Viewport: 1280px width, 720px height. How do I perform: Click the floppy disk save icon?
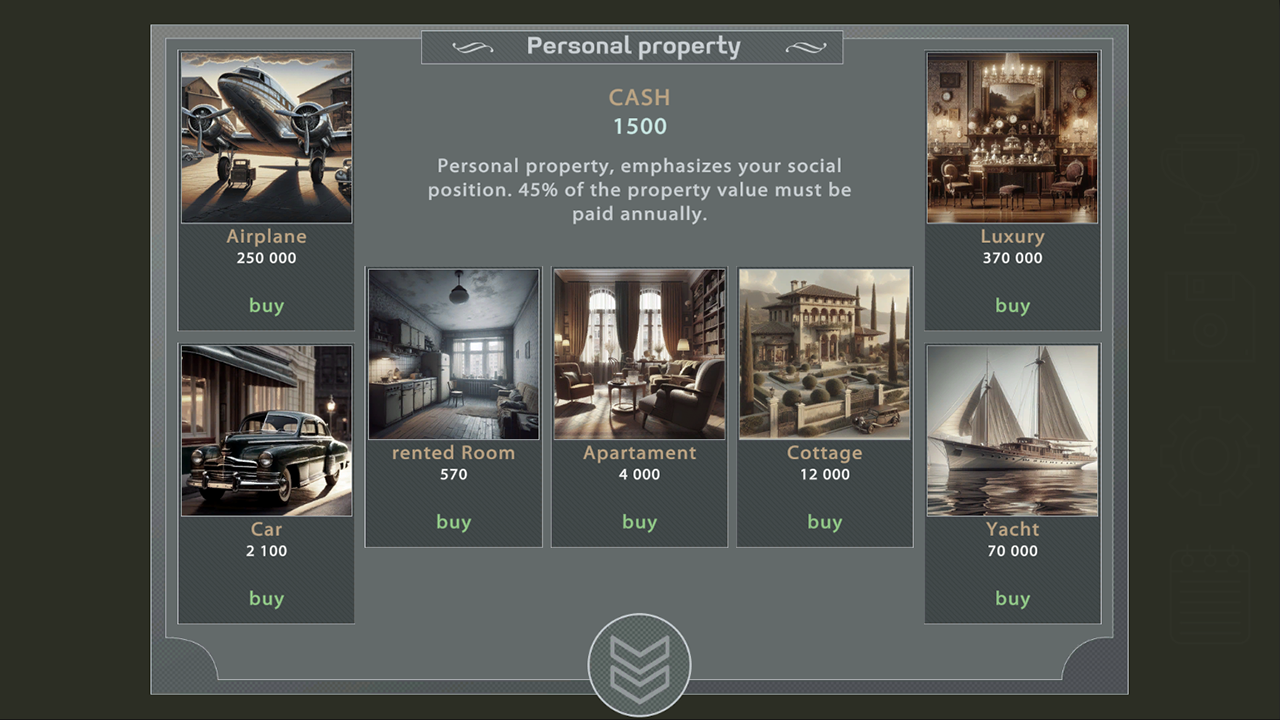(x=1209, y=318)
